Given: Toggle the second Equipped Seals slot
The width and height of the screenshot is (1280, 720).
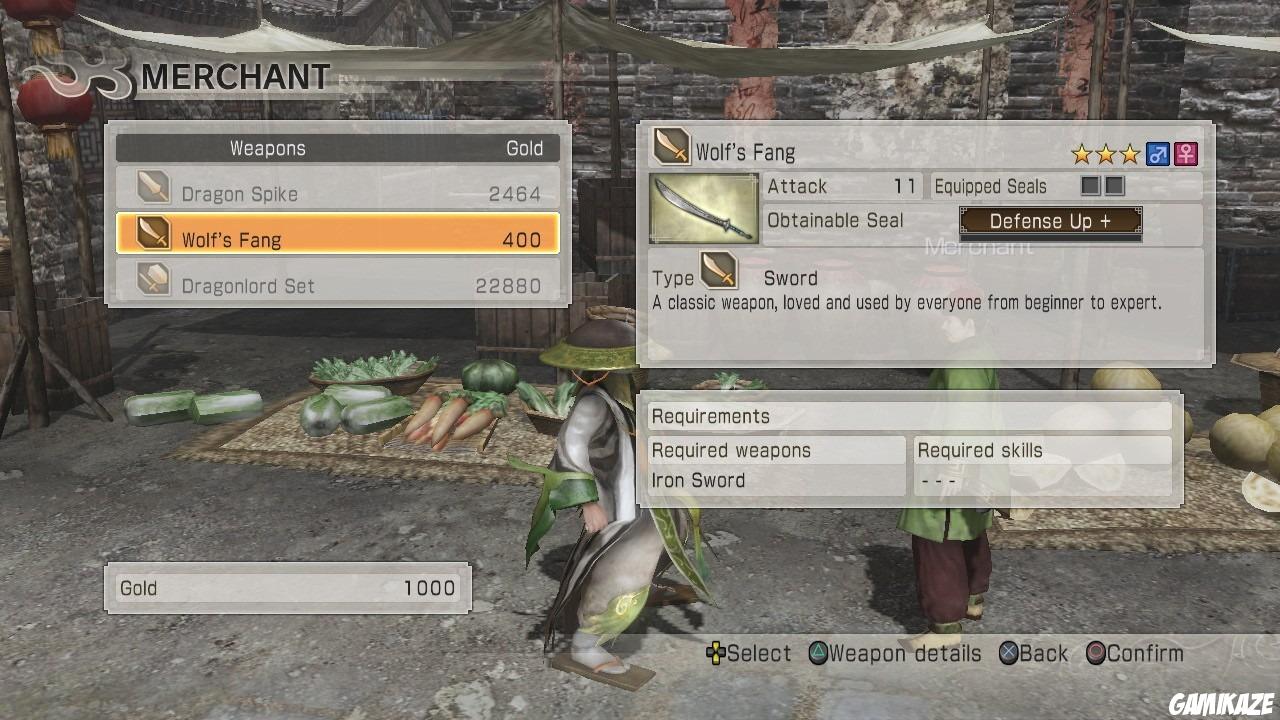Looking at the screenshot, I should (1112, 186).
